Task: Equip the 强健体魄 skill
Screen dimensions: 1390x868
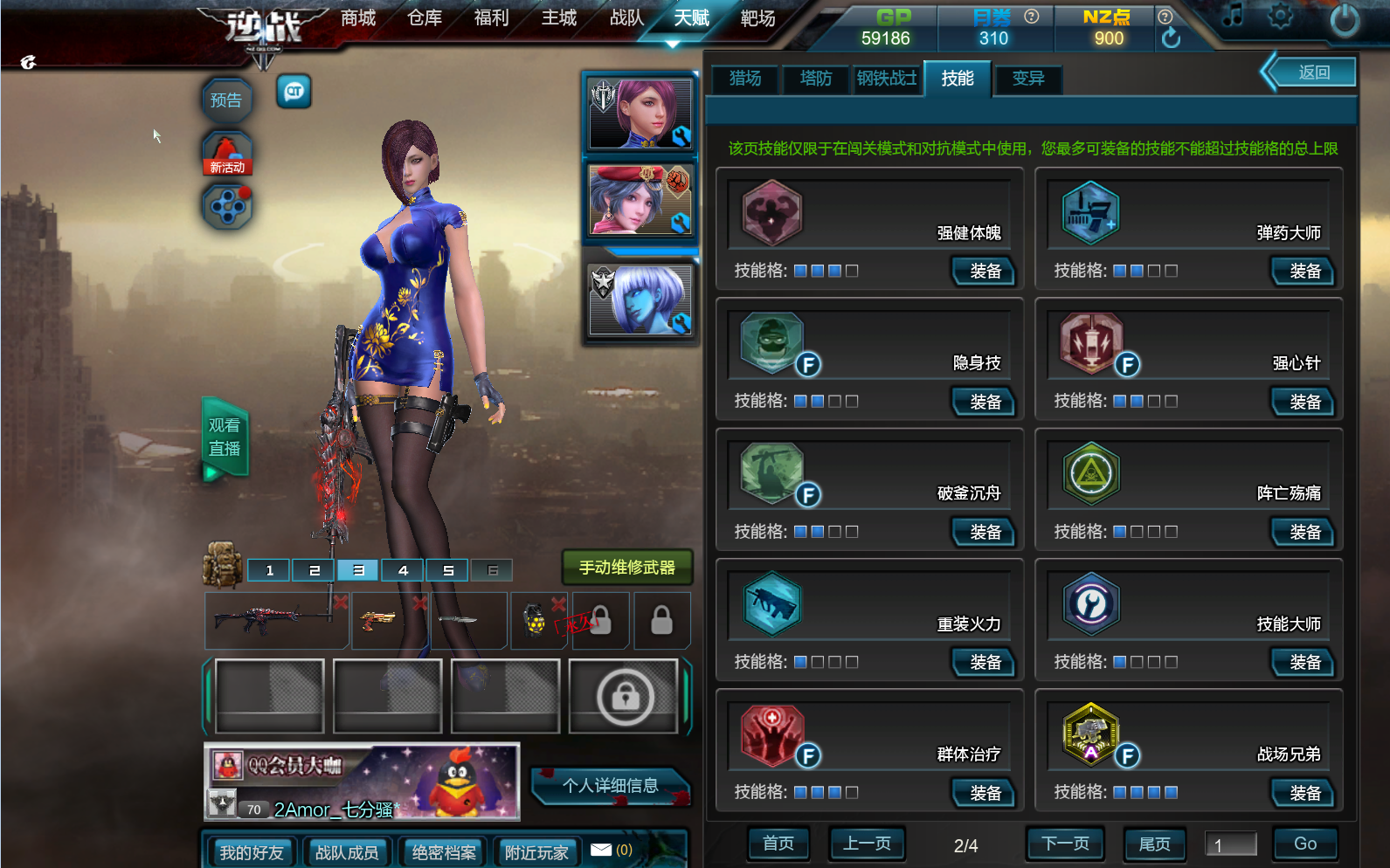Action: pos(985,272)
